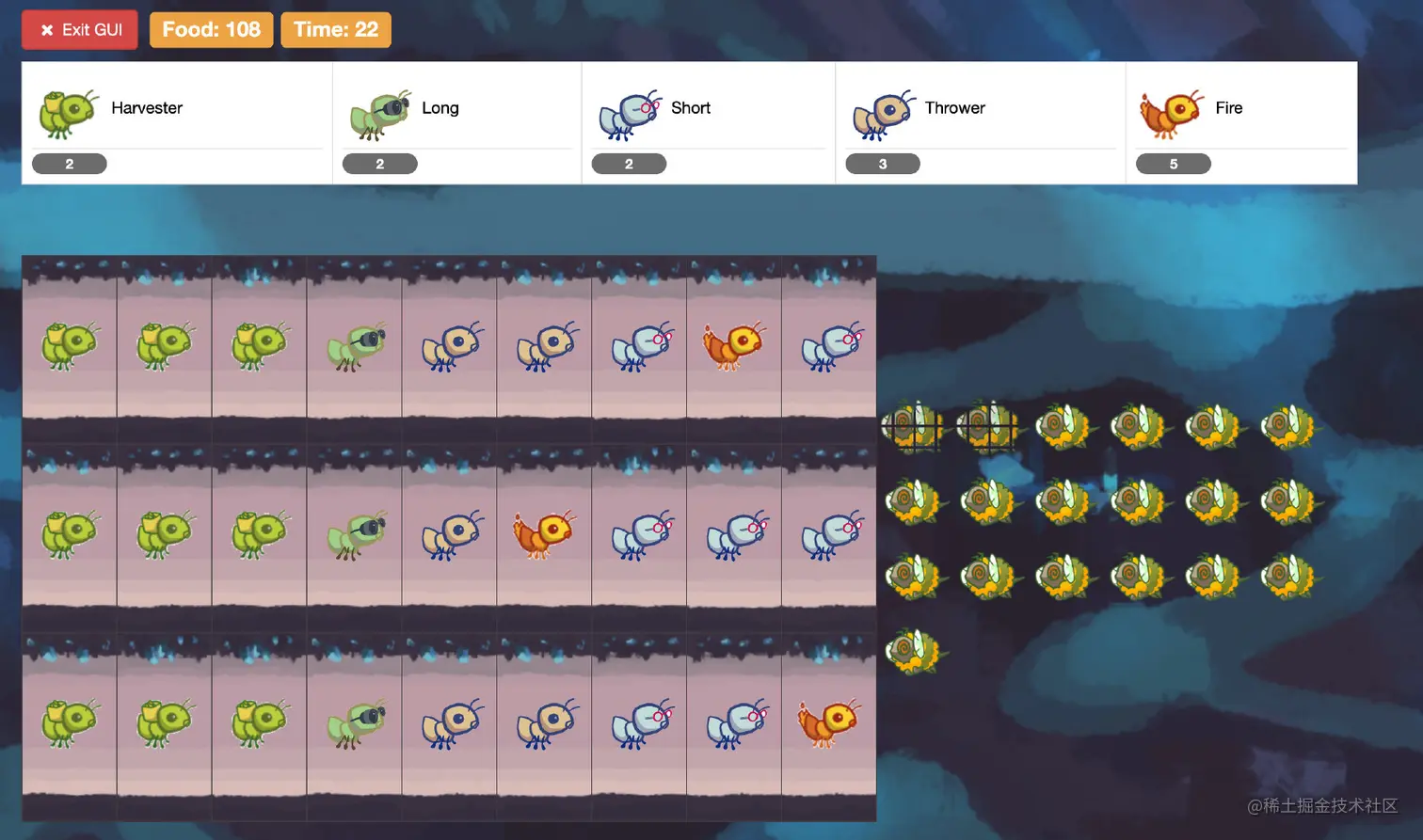Click the fire ant tile in the top tunnel

tap(733, 345)
